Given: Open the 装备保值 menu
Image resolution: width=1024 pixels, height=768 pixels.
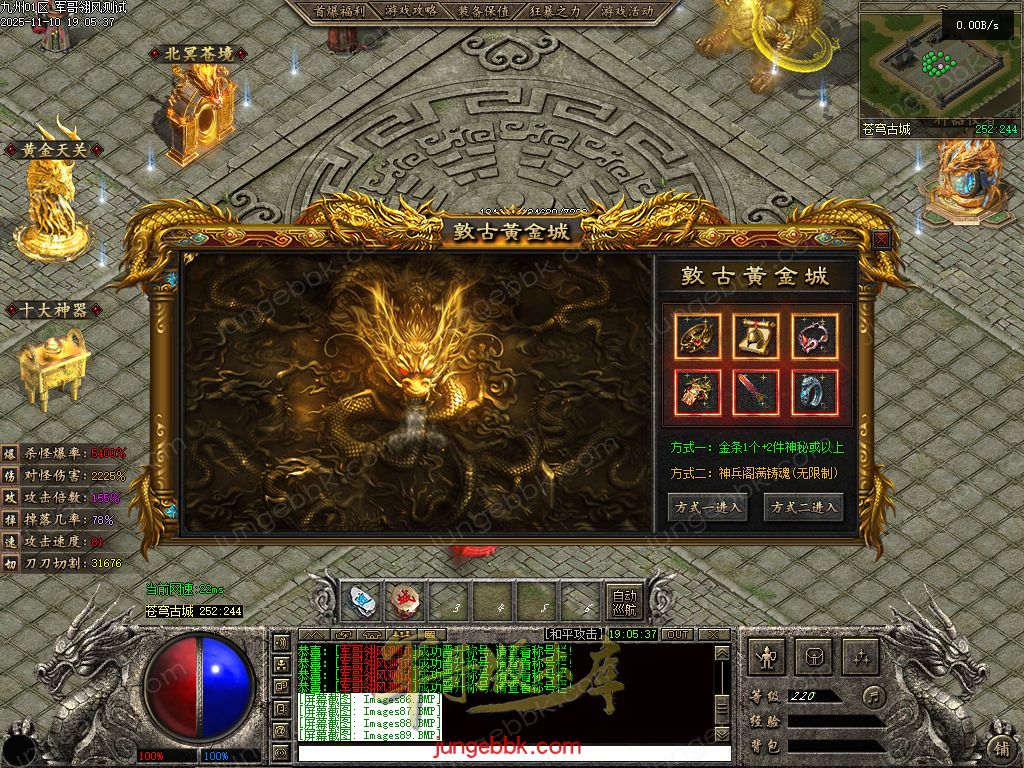Looking at the screenshot, I should (483, 11).
